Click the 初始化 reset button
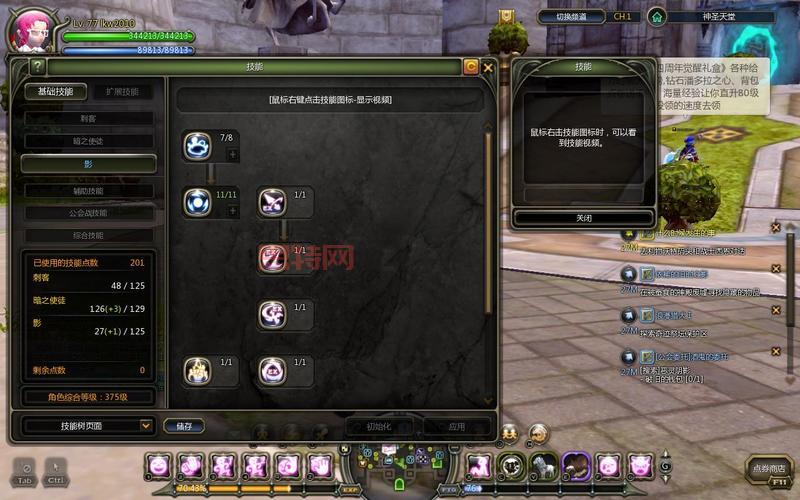This screenshot has width=800, height=500. 378,426
